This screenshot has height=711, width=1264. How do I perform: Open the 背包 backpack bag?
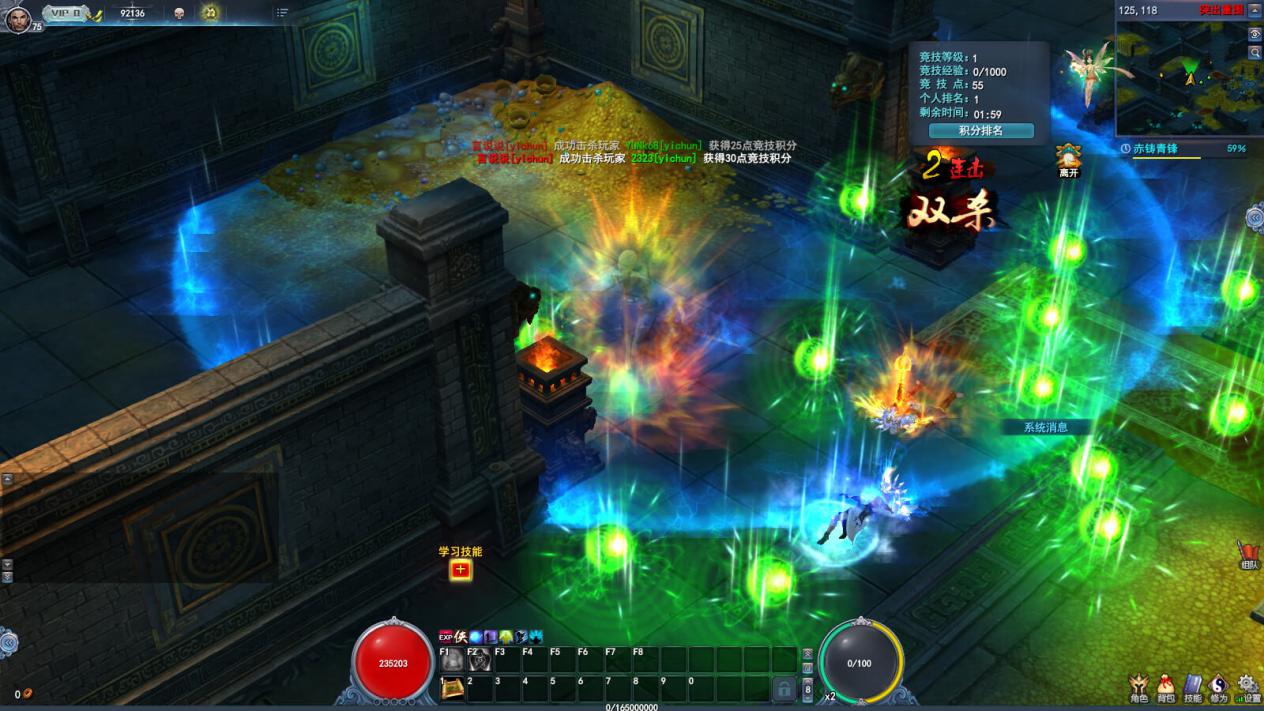1166,687
